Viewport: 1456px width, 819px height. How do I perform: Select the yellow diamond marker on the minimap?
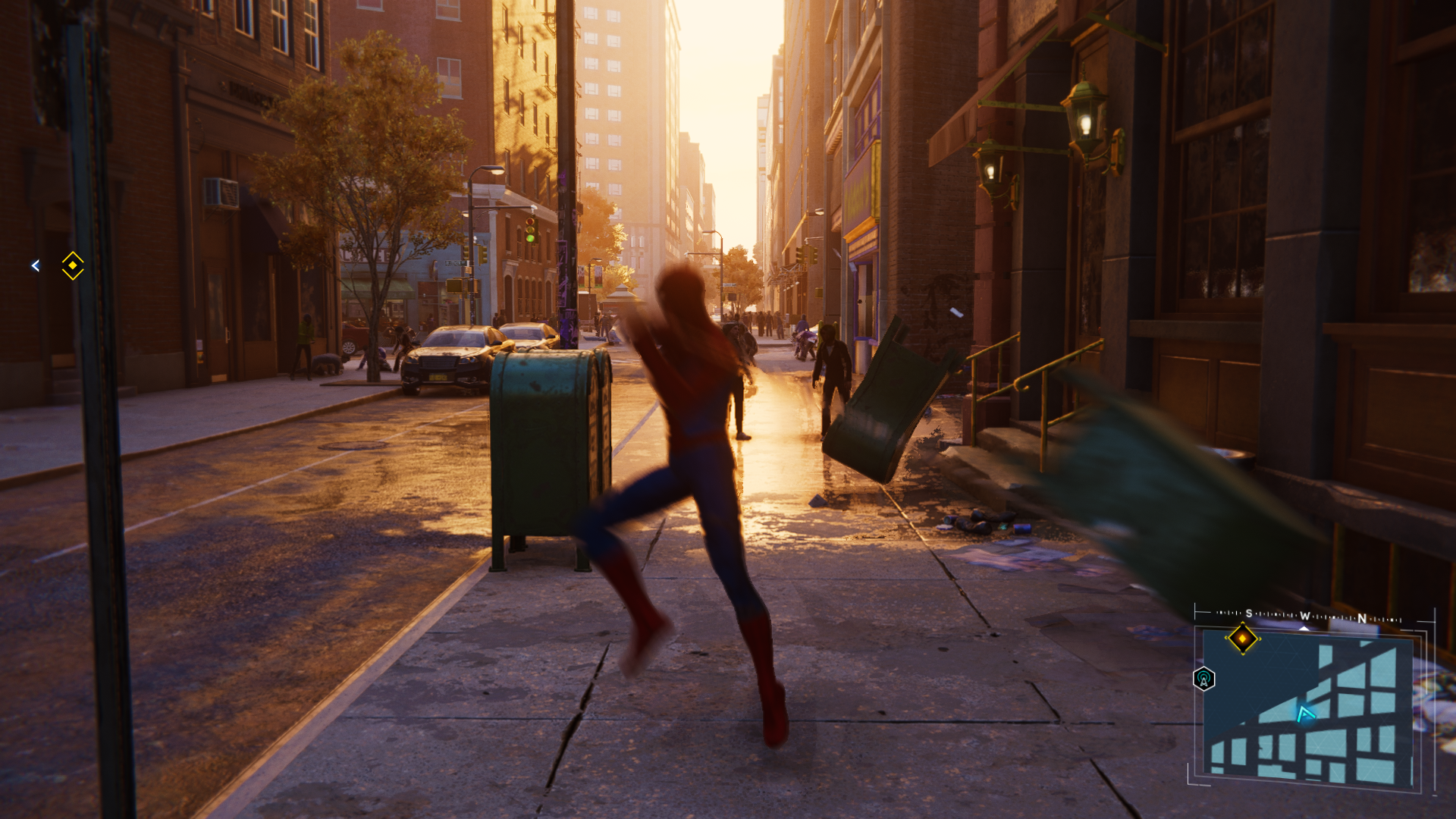(1242, 639)
